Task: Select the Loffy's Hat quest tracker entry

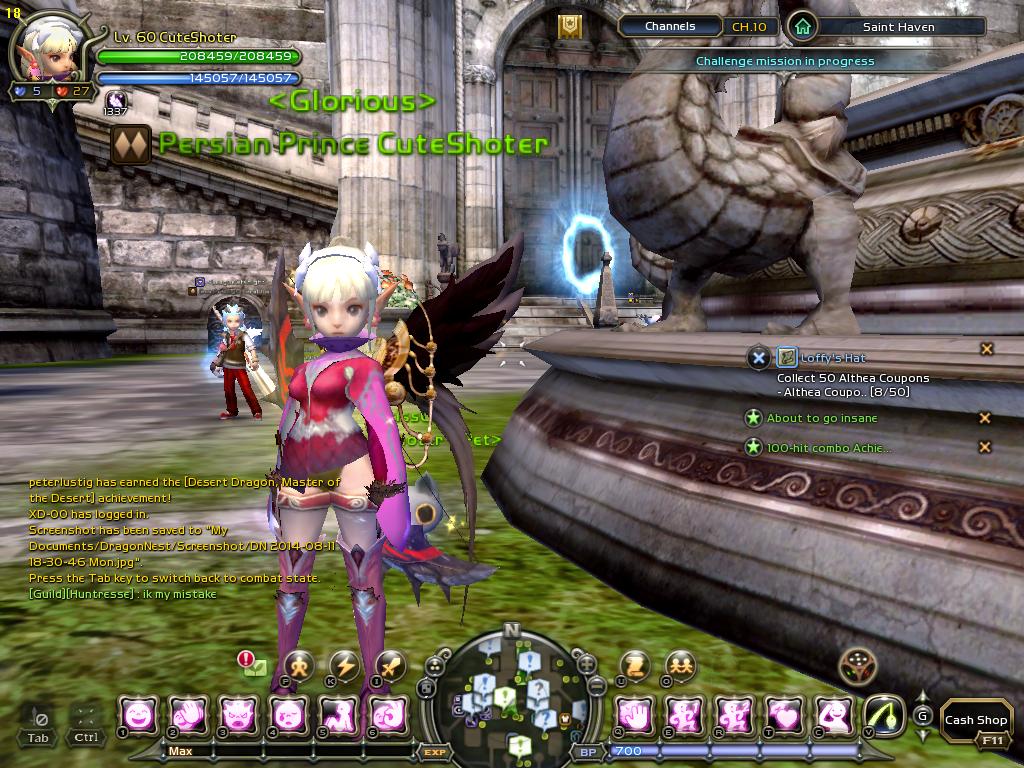Action: pyautogui.click(x=832, y=358)
